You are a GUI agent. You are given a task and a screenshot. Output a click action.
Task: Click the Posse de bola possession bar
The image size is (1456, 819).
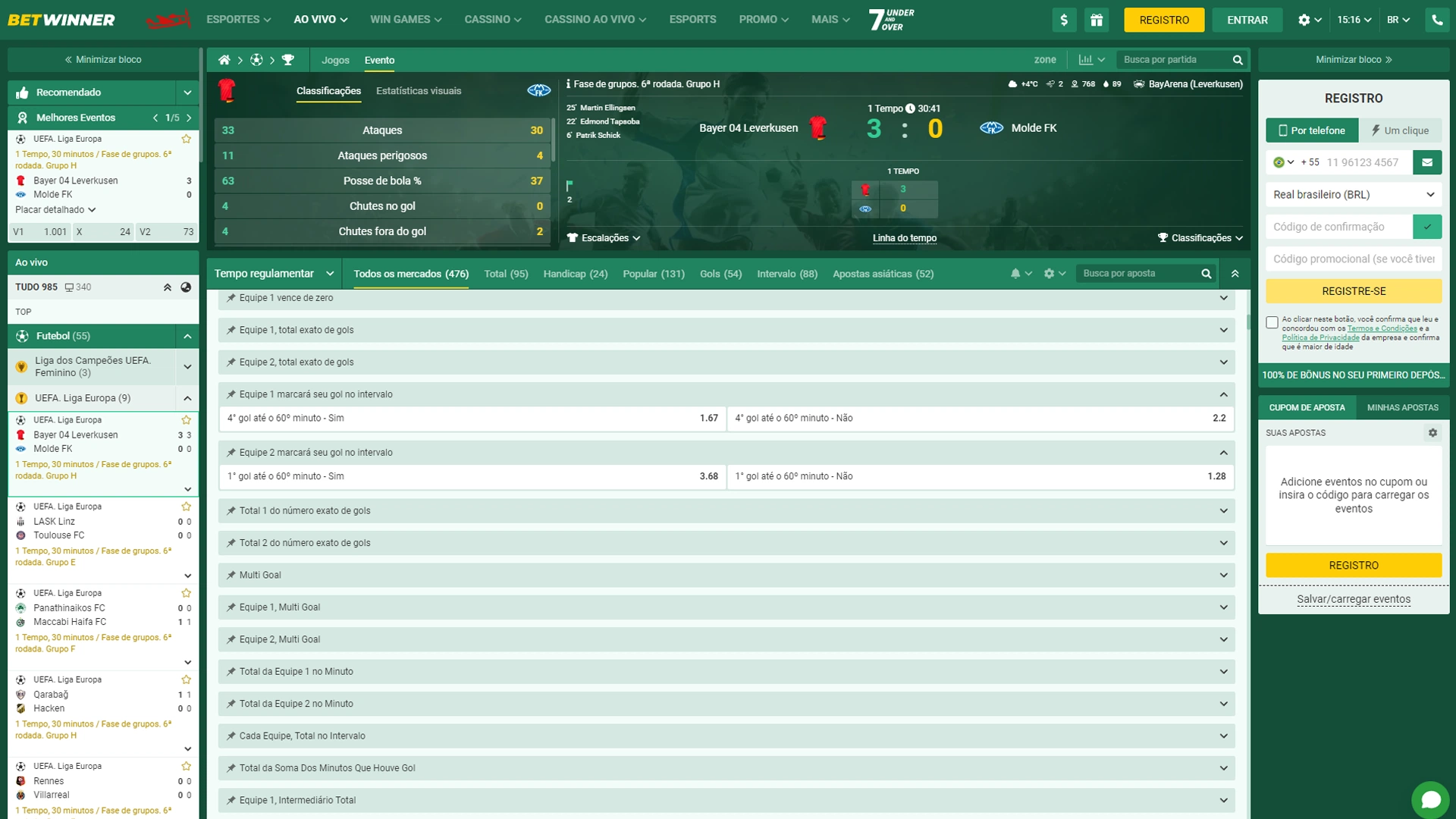(382, 180)
